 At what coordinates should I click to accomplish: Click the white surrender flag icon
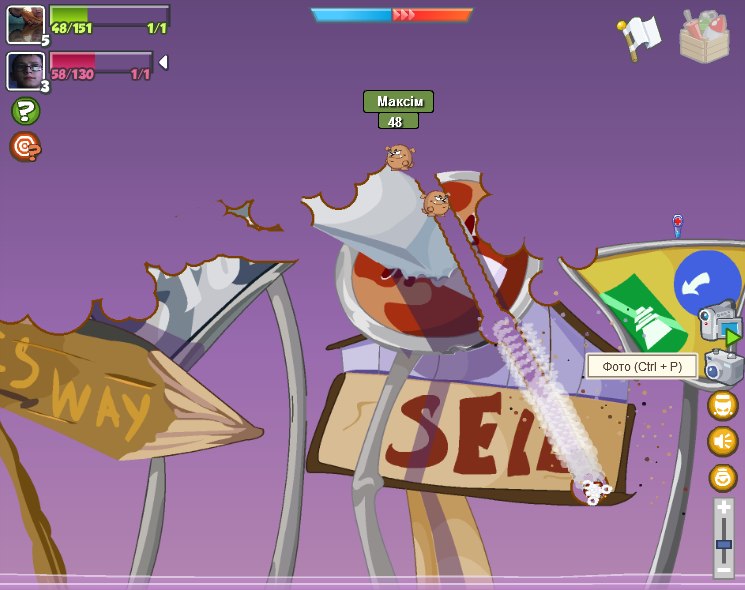[640, 36]
